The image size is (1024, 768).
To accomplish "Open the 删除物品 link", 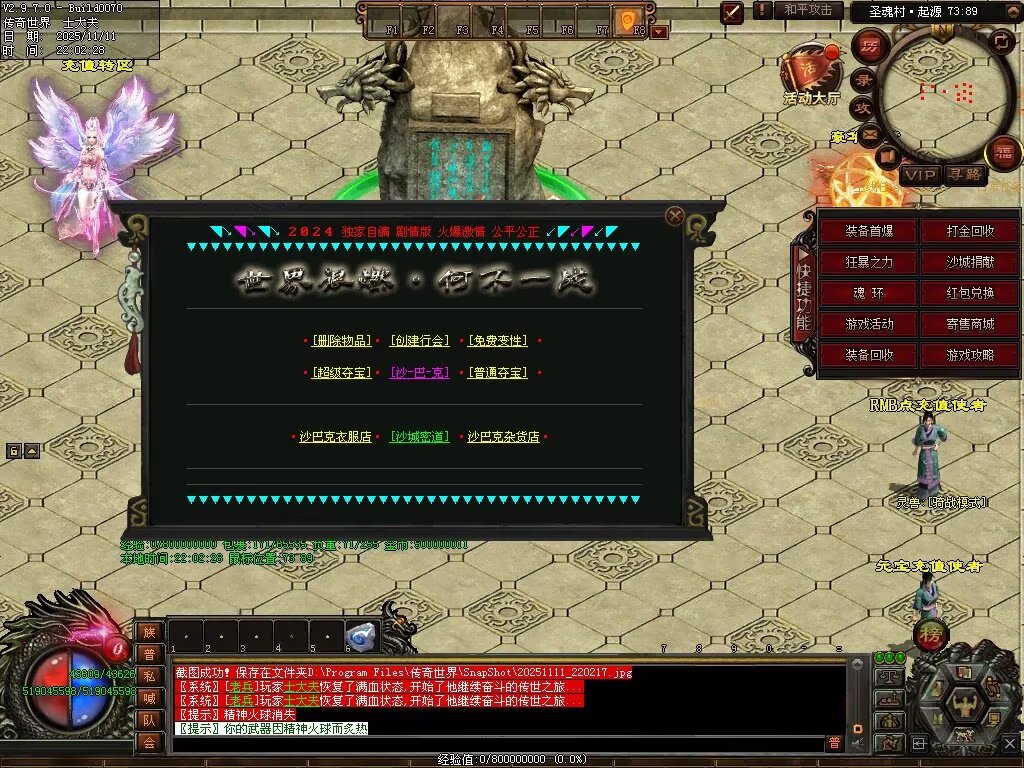I will pyautogui.click(x=341, y=341).
